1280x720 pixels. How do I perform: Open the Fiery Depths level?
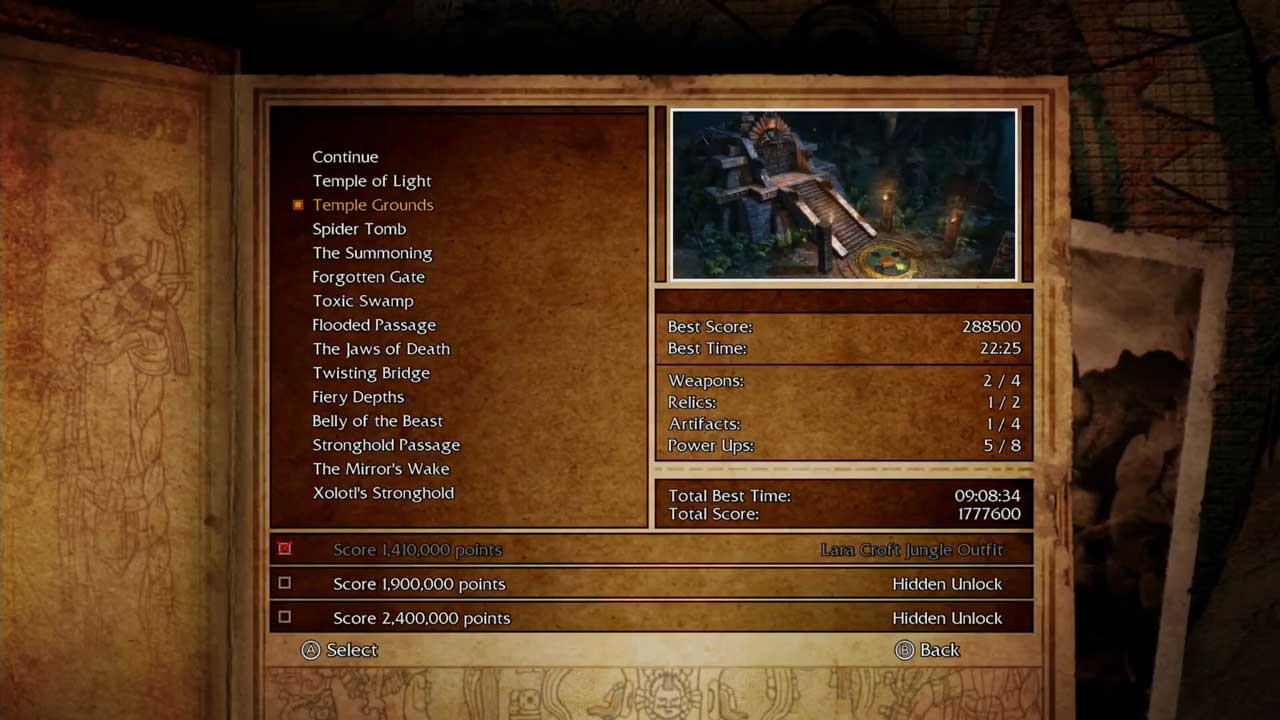(358, 397)
